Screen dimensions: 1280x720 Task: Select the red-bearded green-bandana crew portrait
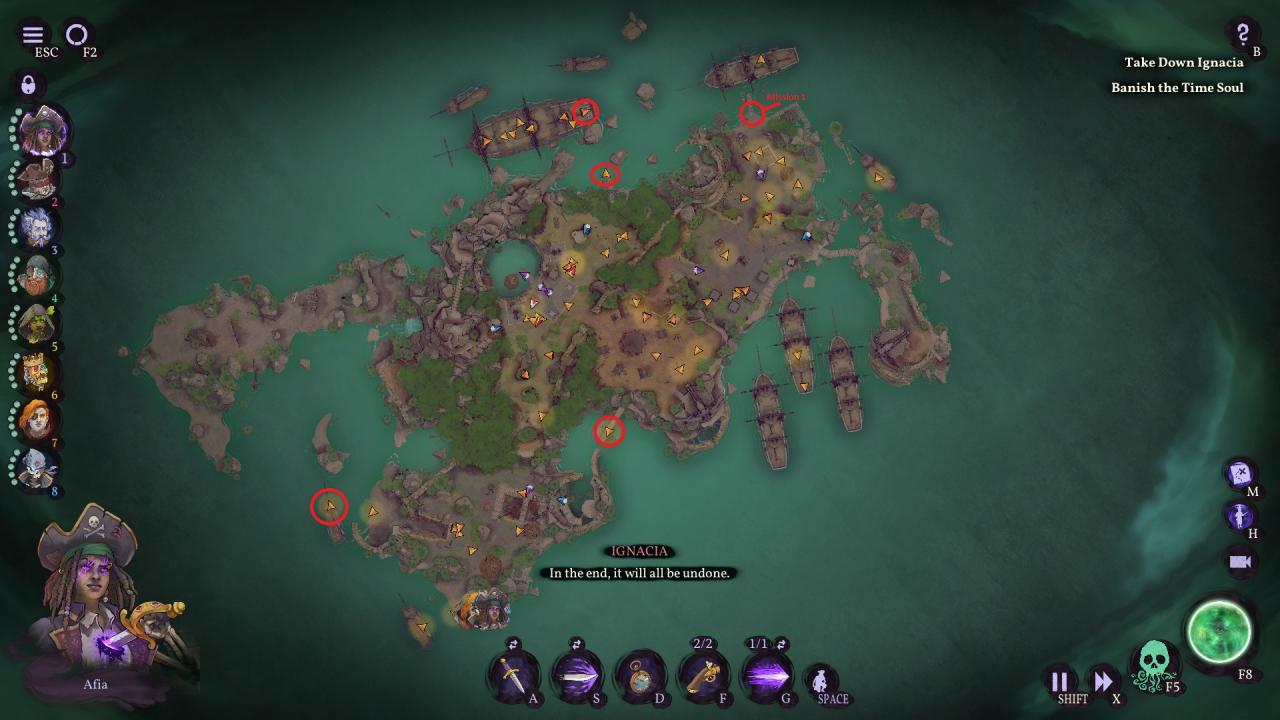click(37, 275)
